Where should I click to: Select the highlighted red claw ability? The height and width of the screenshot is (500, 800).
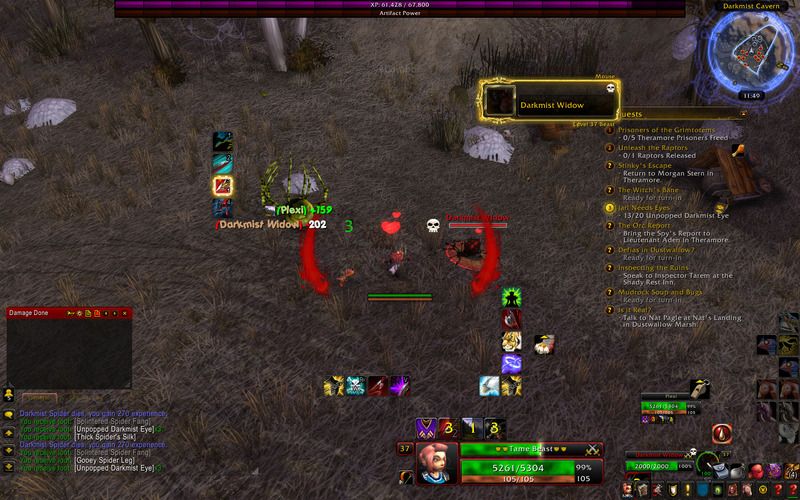click(223, 186)
